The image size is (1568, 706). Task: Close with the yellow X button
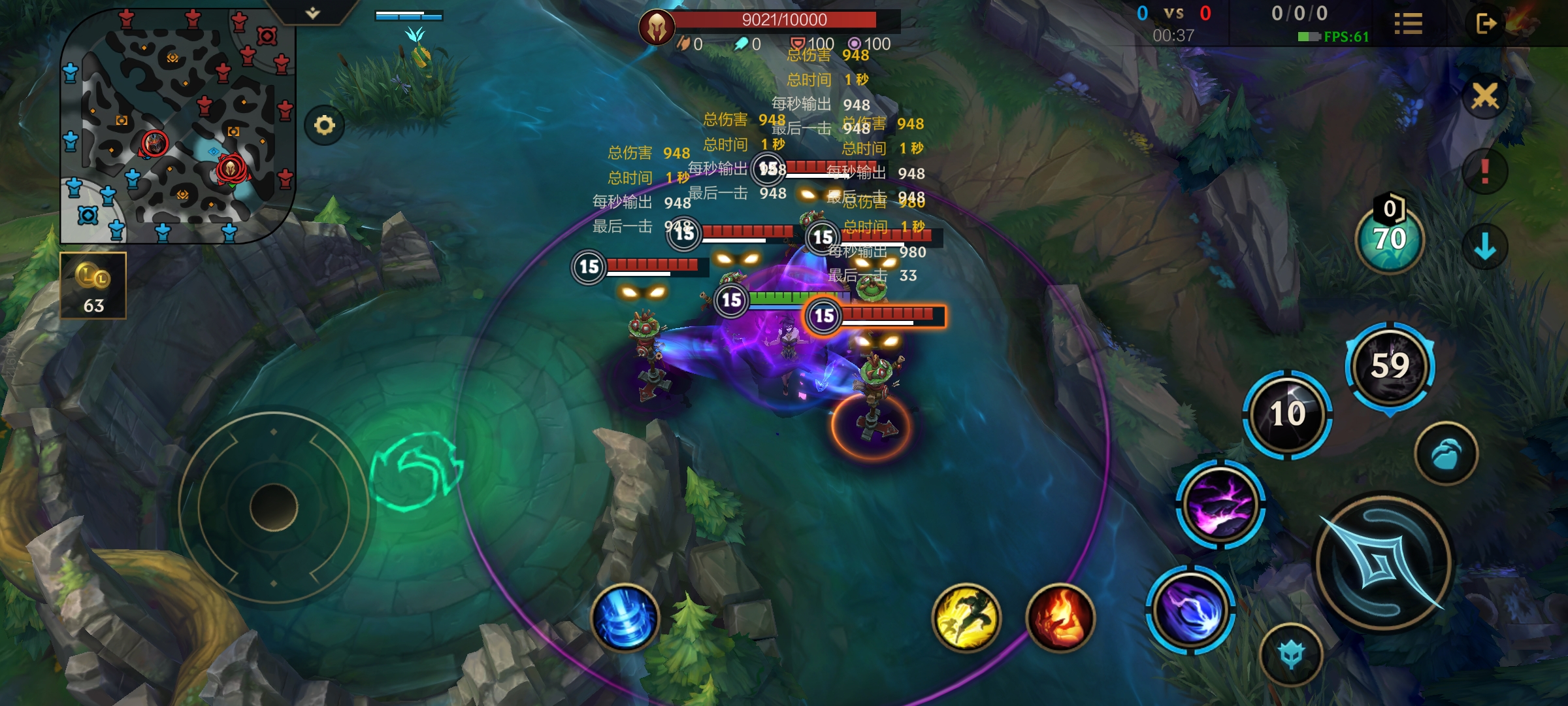(1485, 97)
